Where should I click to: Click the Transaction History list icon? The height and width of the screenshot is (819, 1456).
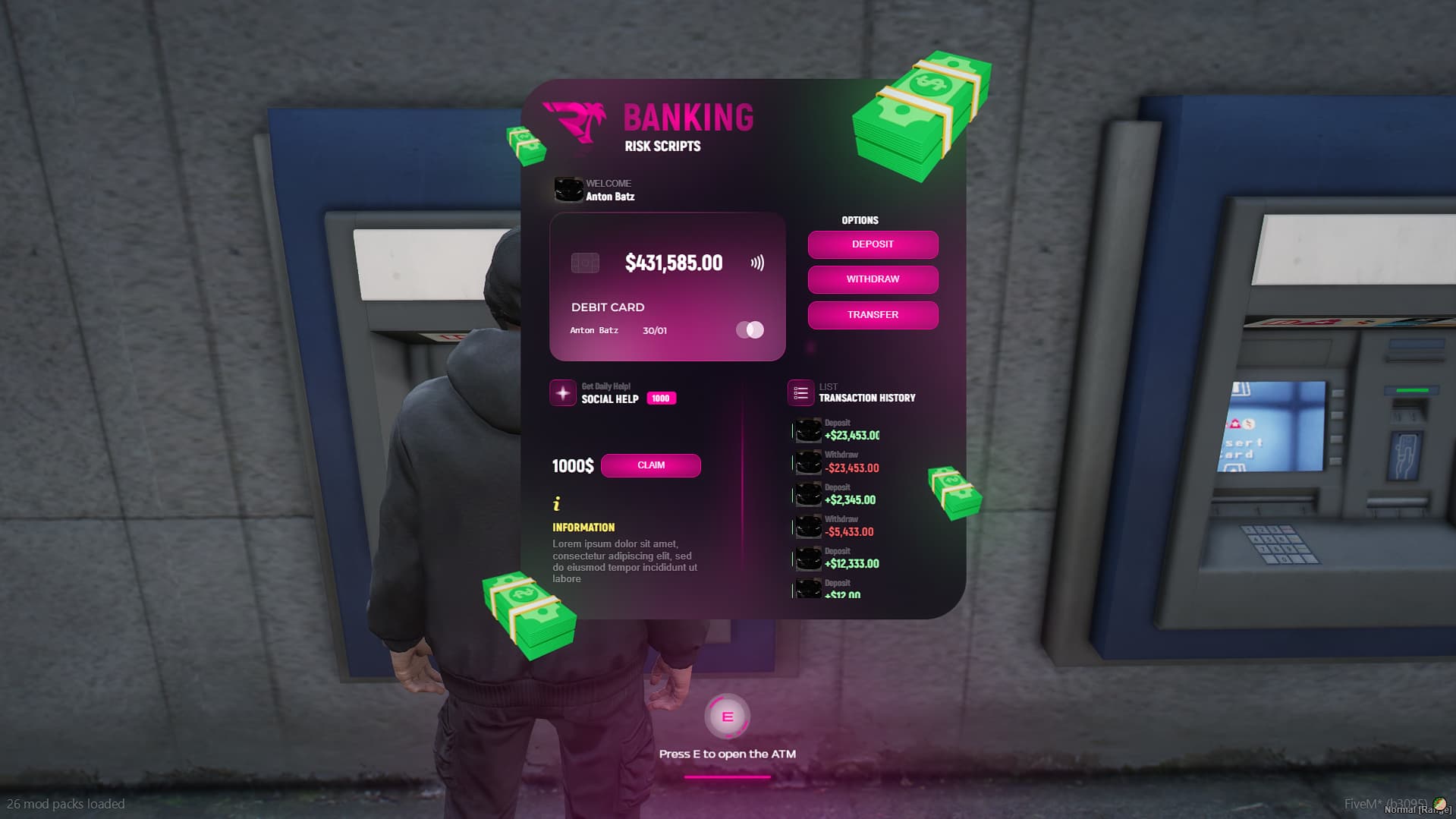(800, 393)
